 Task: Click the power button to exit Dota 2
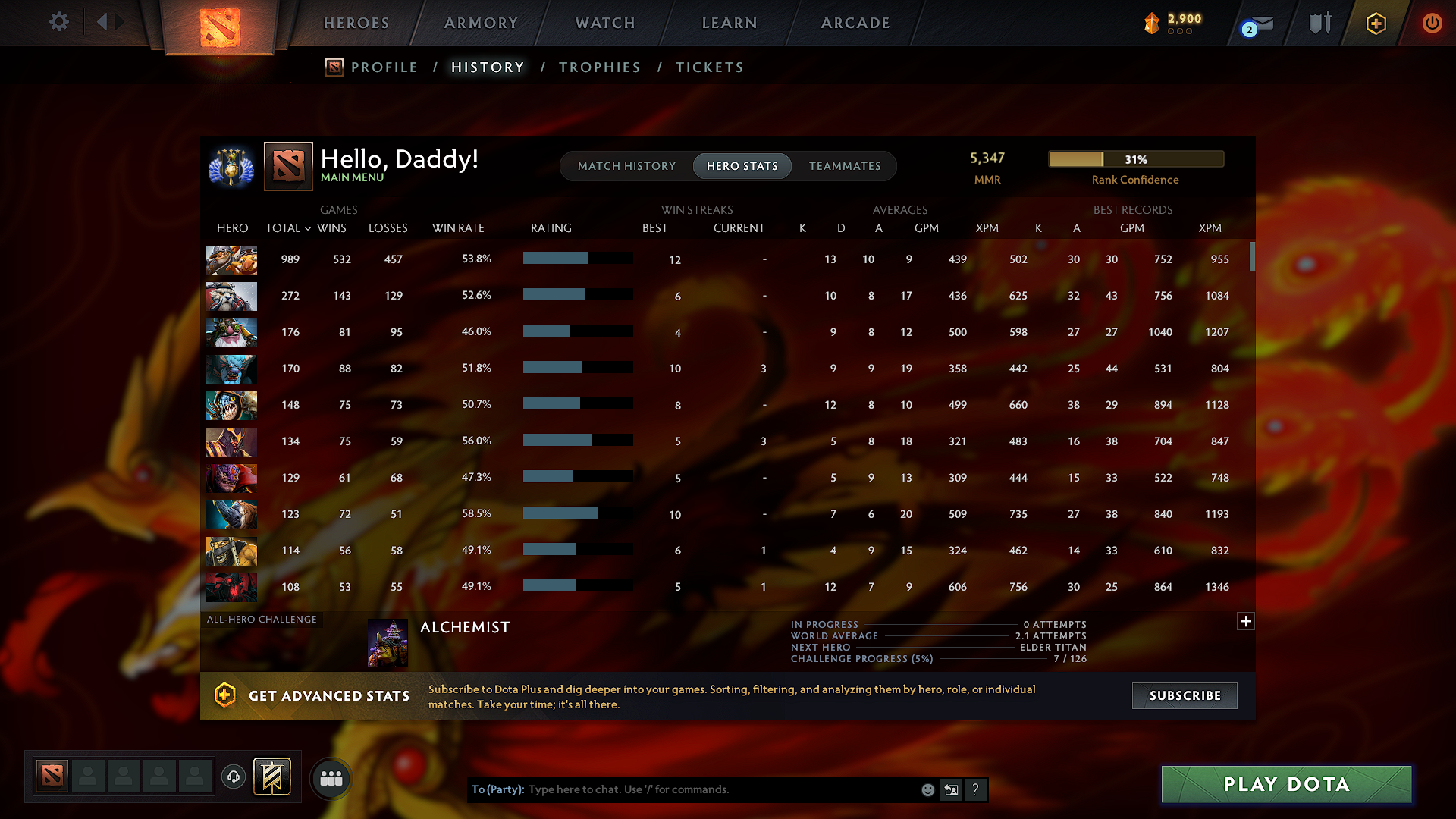[1432, 23]
